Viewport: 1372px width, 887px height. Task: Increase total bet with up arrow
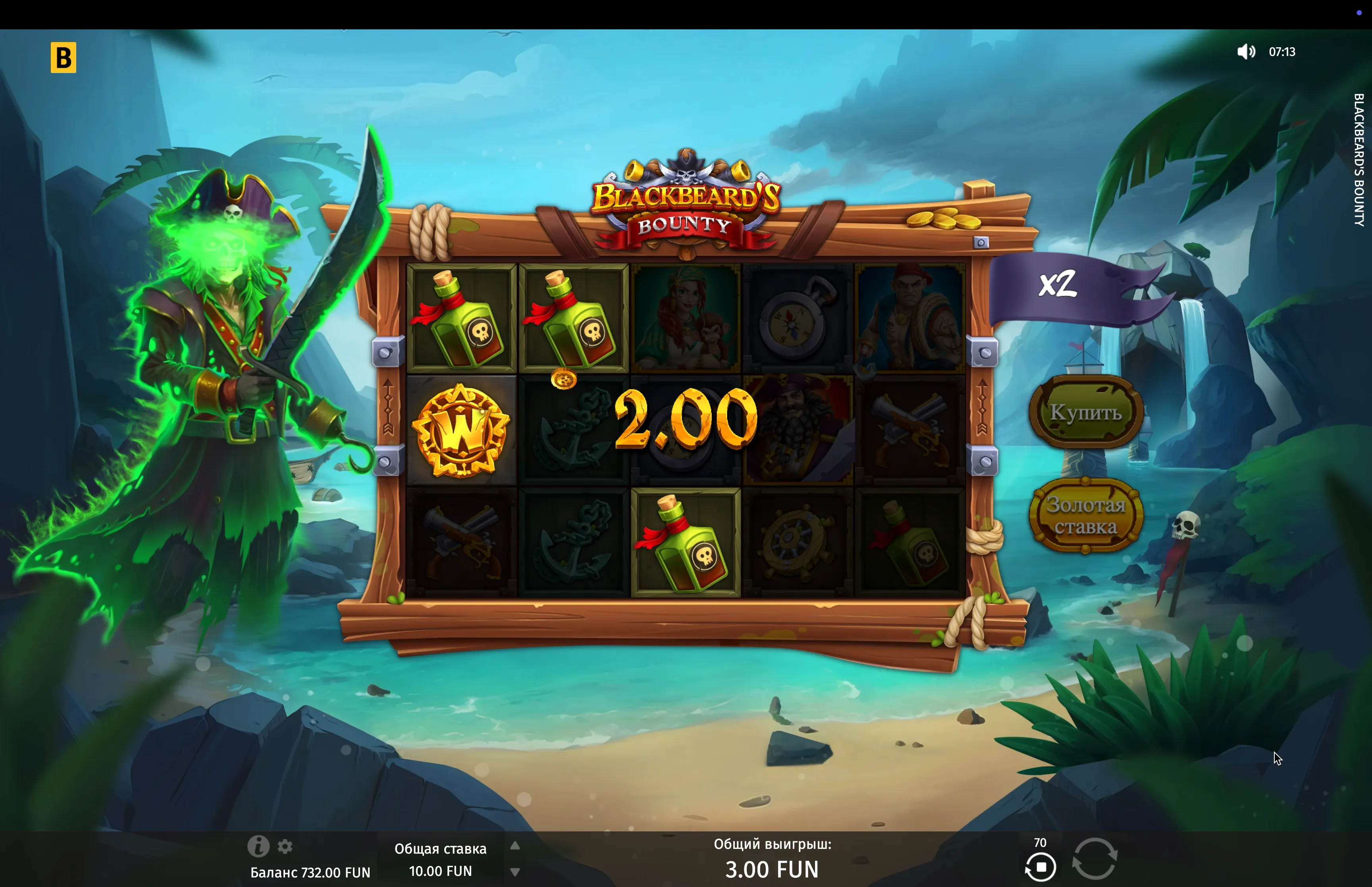click(x=515, y=846)
